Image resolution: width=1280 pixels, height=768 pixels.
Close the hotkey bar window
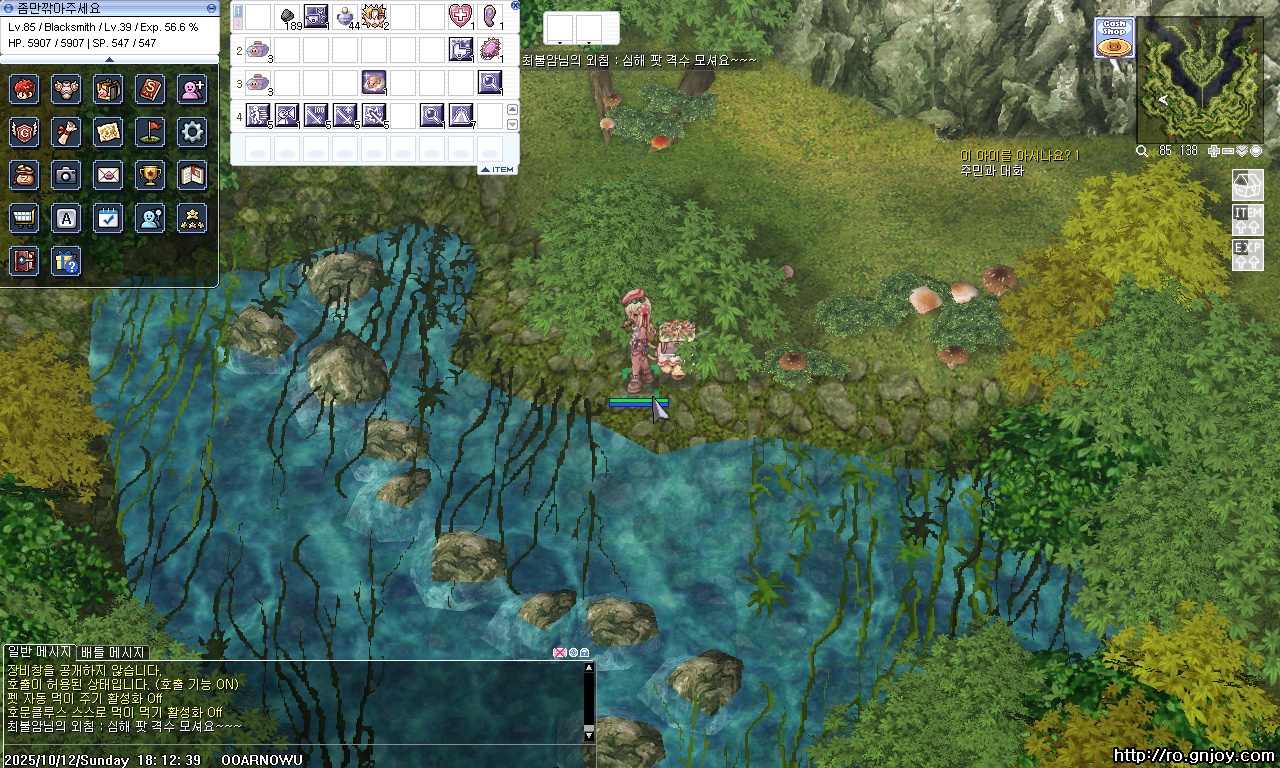pos(515,5)
